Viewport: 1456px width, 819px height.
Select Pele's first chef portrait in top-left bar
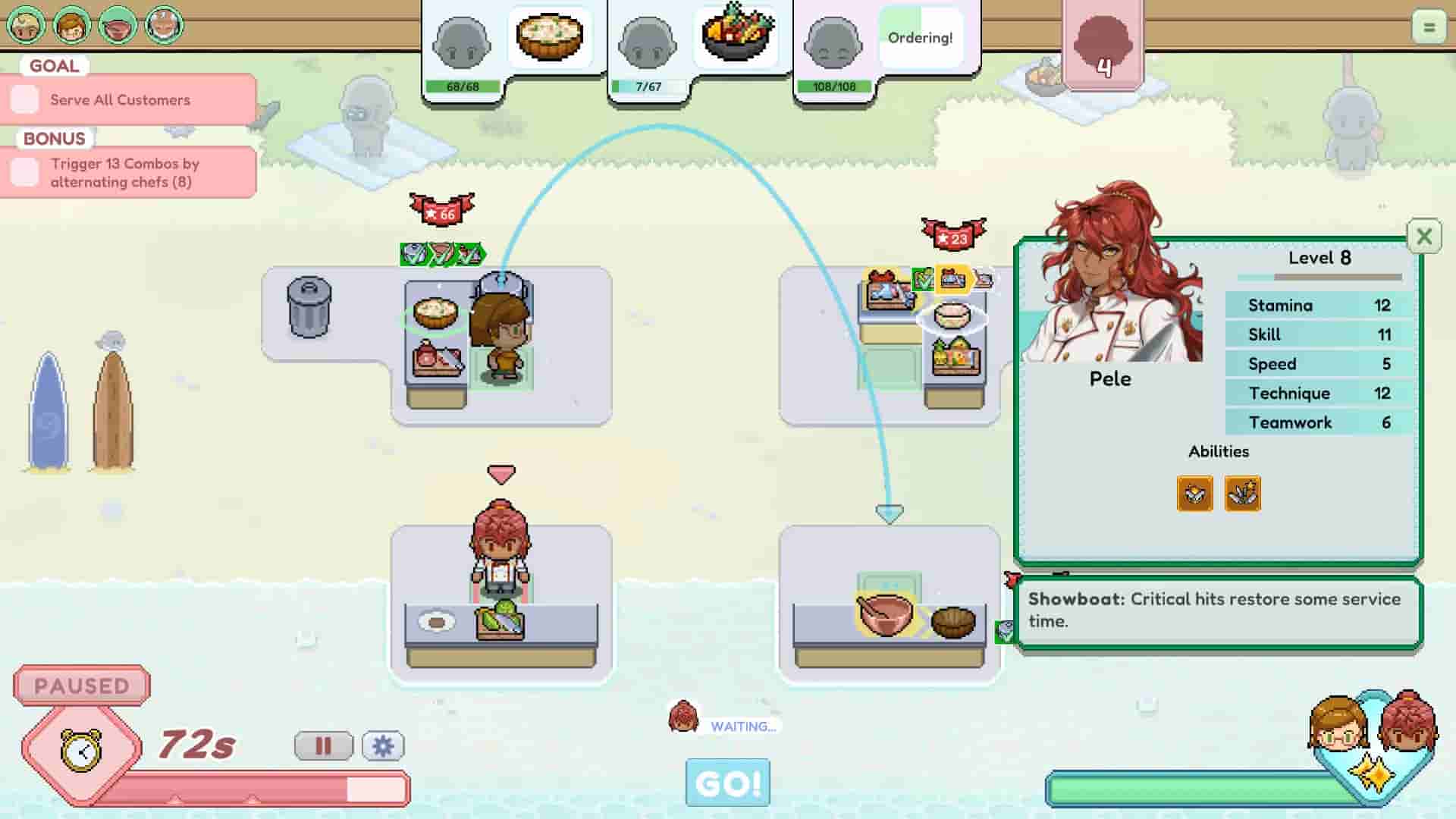118,25
